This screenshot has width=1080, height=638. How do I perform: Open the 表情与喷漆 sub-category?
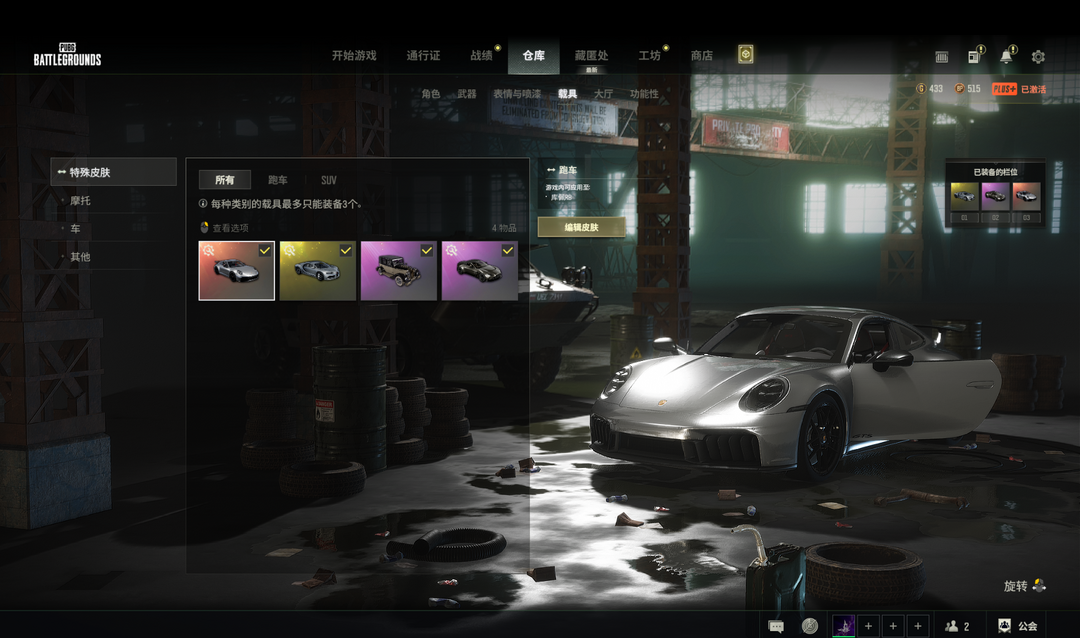516,94
